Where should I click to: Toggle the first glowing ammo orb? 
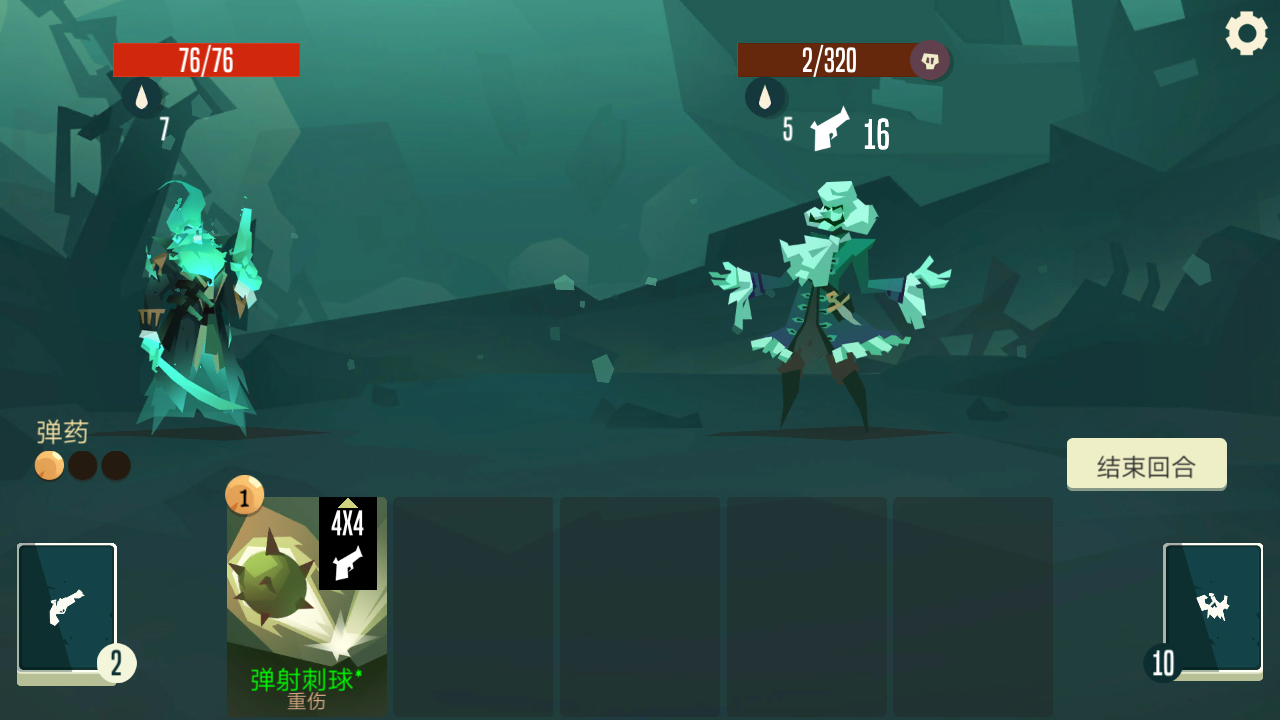(49, 465)
